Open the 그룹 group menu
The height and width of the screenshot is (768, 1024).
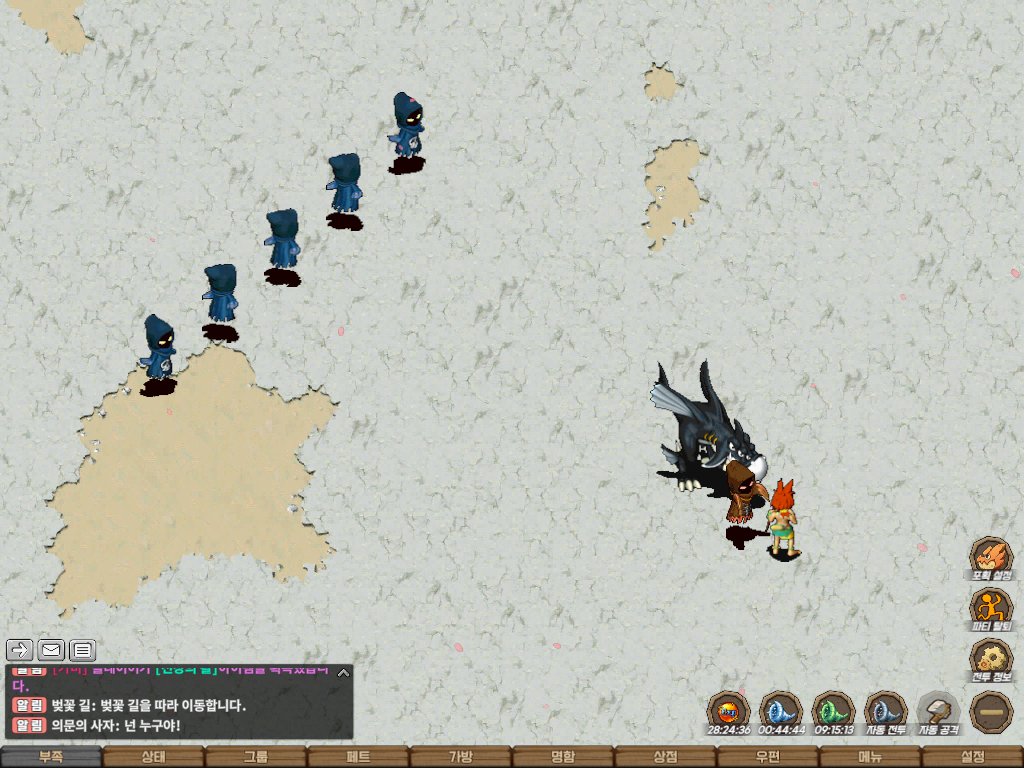click(x=255, y=757)
